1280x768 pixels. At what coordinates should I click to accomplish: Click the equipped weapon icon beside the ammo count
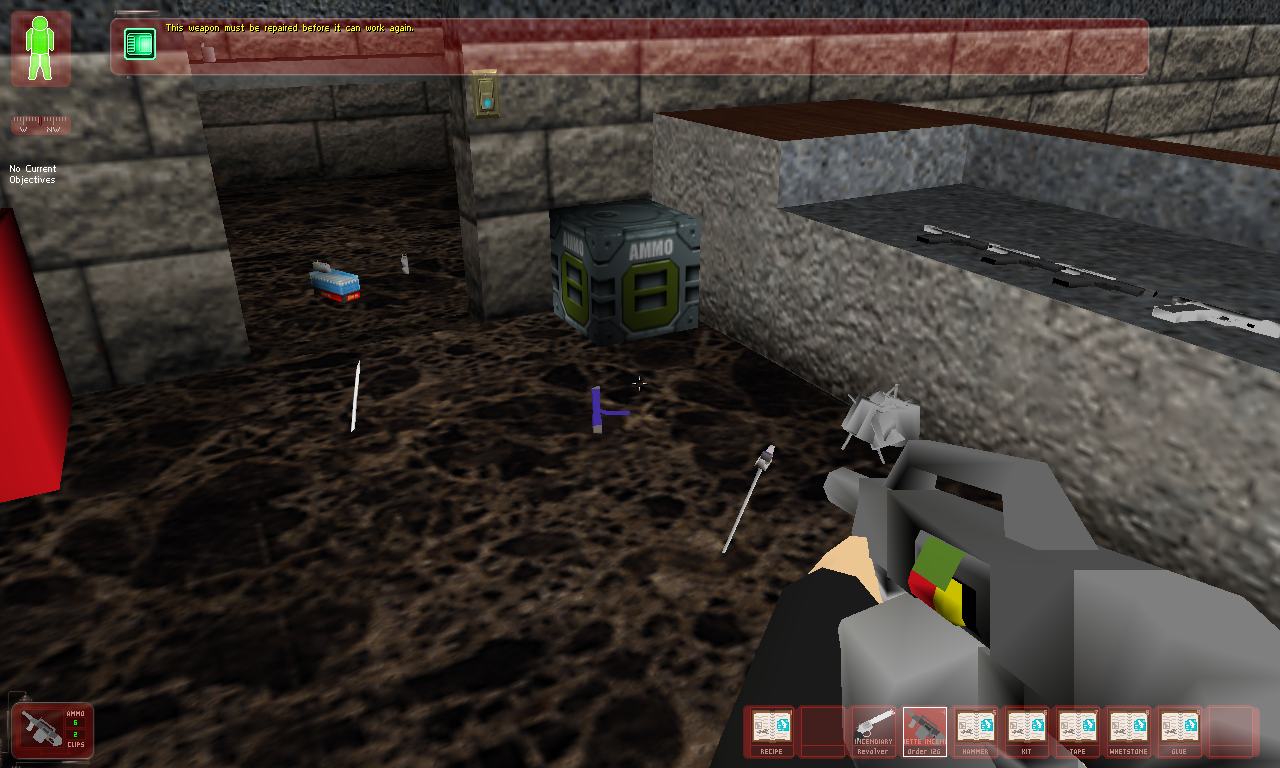tap(41, 731)
